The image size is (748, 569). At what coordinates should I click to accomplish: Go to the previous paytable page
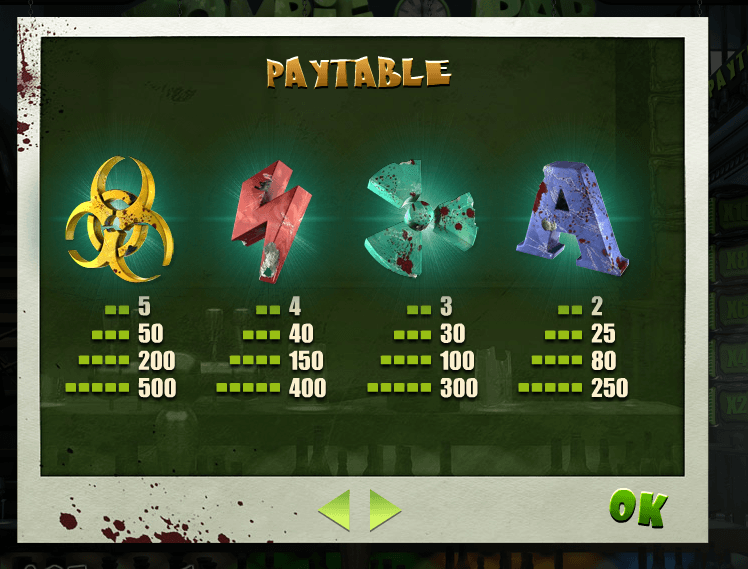pos(335,510)
